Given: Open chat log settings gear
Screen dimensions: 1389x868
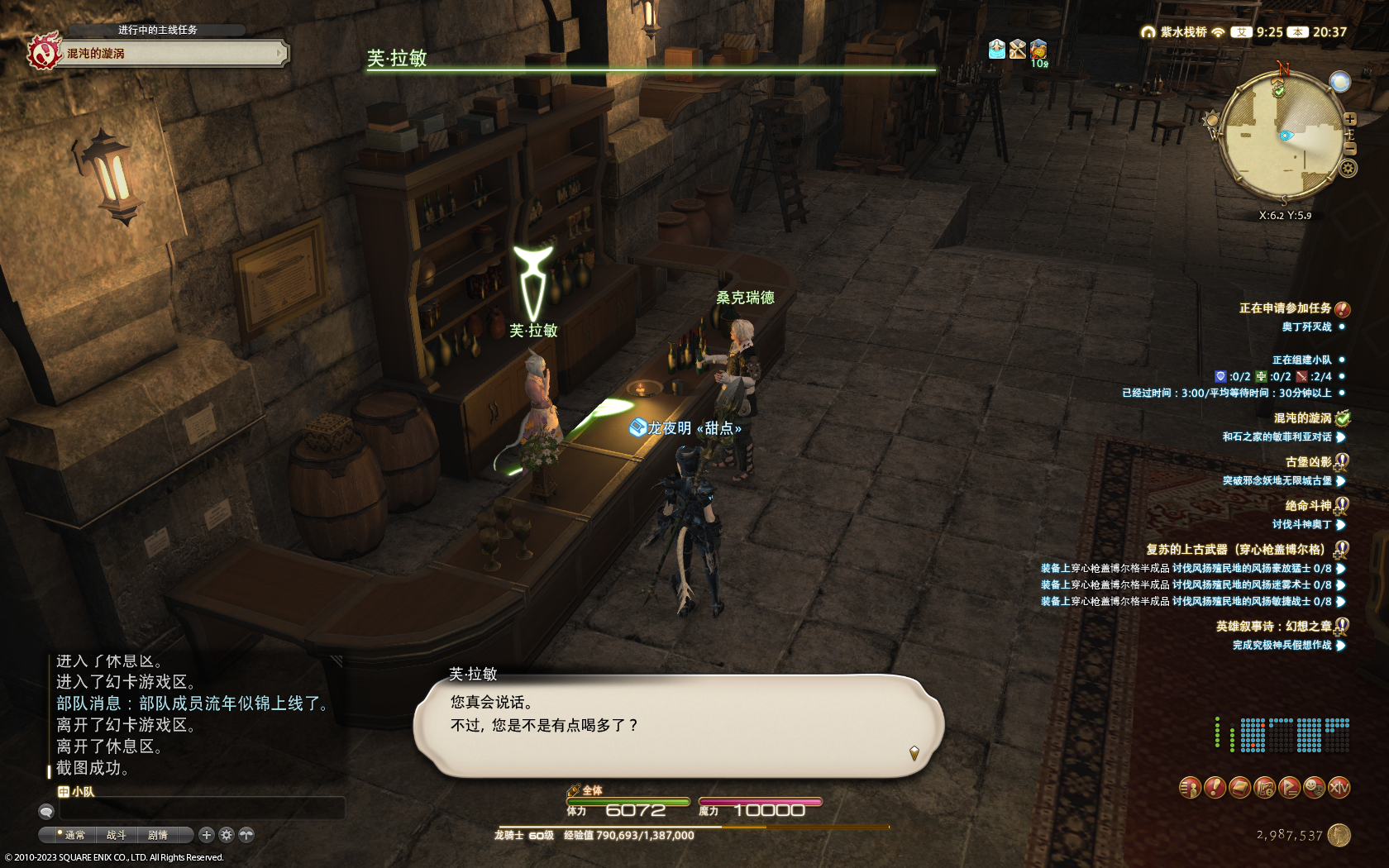Looking at the screenshot, I should pyautogui.click(x=227, y=835).
